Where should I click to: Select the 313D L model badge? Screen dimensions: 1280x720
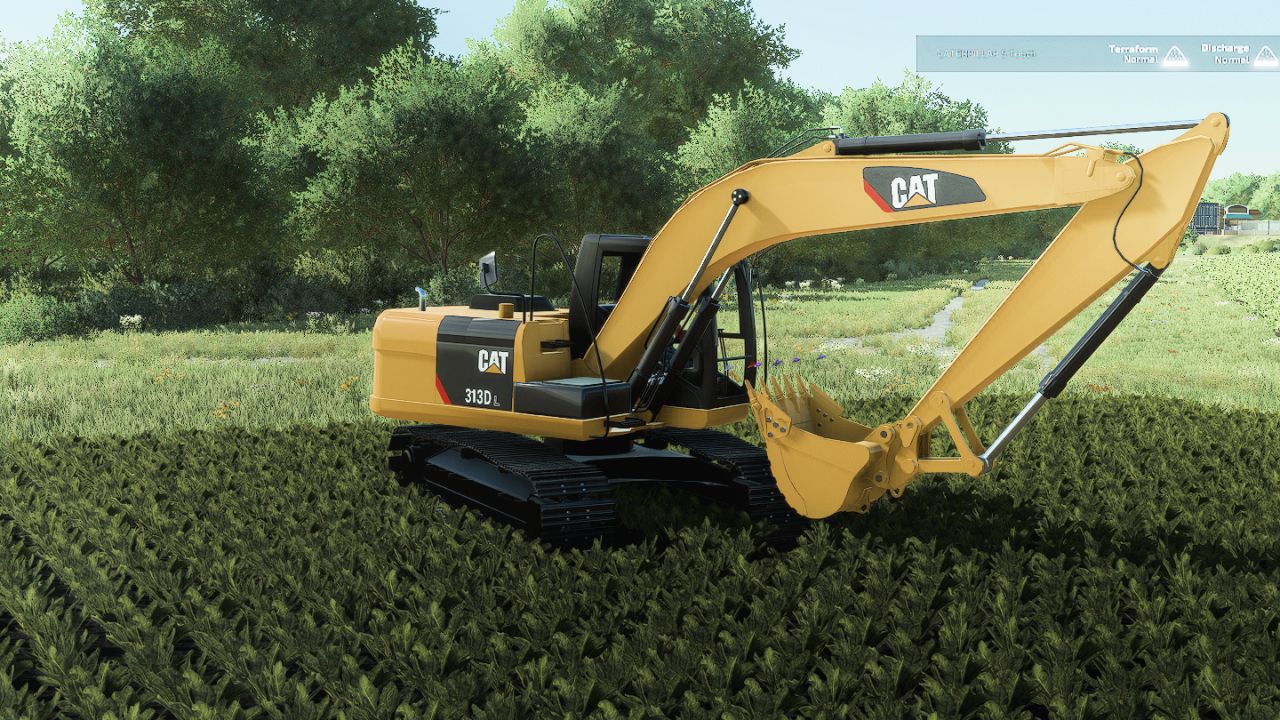pos(481,397)
